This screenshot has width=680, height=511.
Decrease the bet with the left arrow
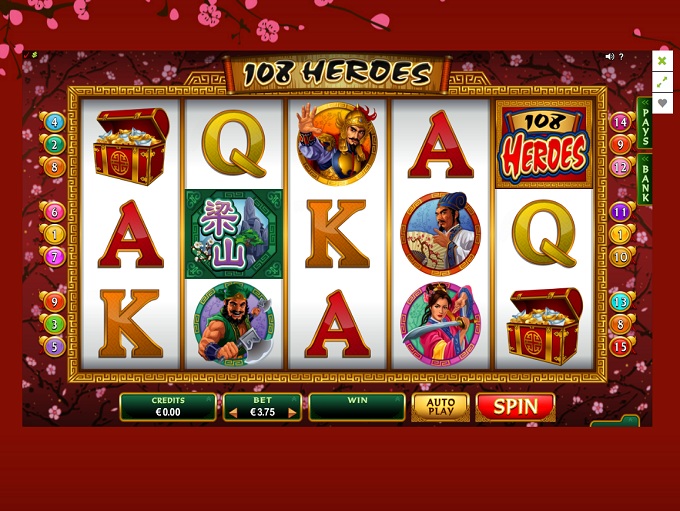click(x=232, y=412)
